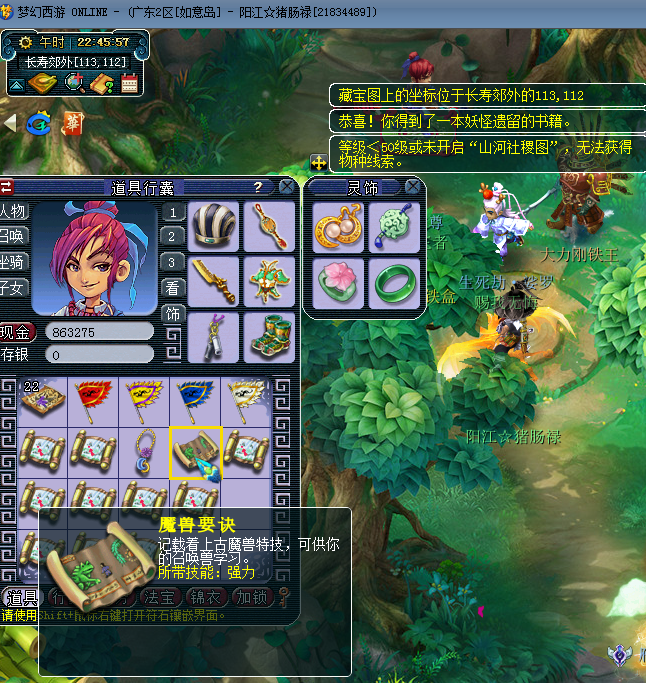Open the calendar icon under the clock
646x683 pixels.
click(x=129, y=84)
